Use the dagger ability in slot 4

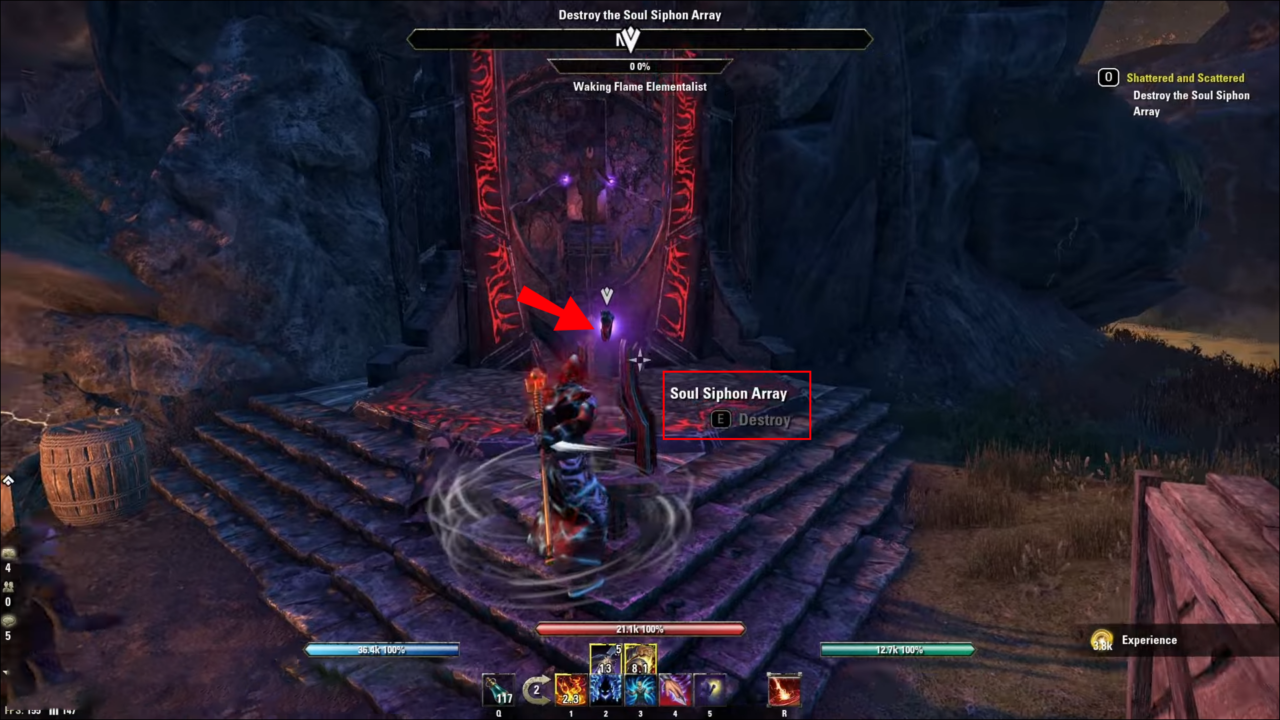pyautogui.click(x=676, y=690)
